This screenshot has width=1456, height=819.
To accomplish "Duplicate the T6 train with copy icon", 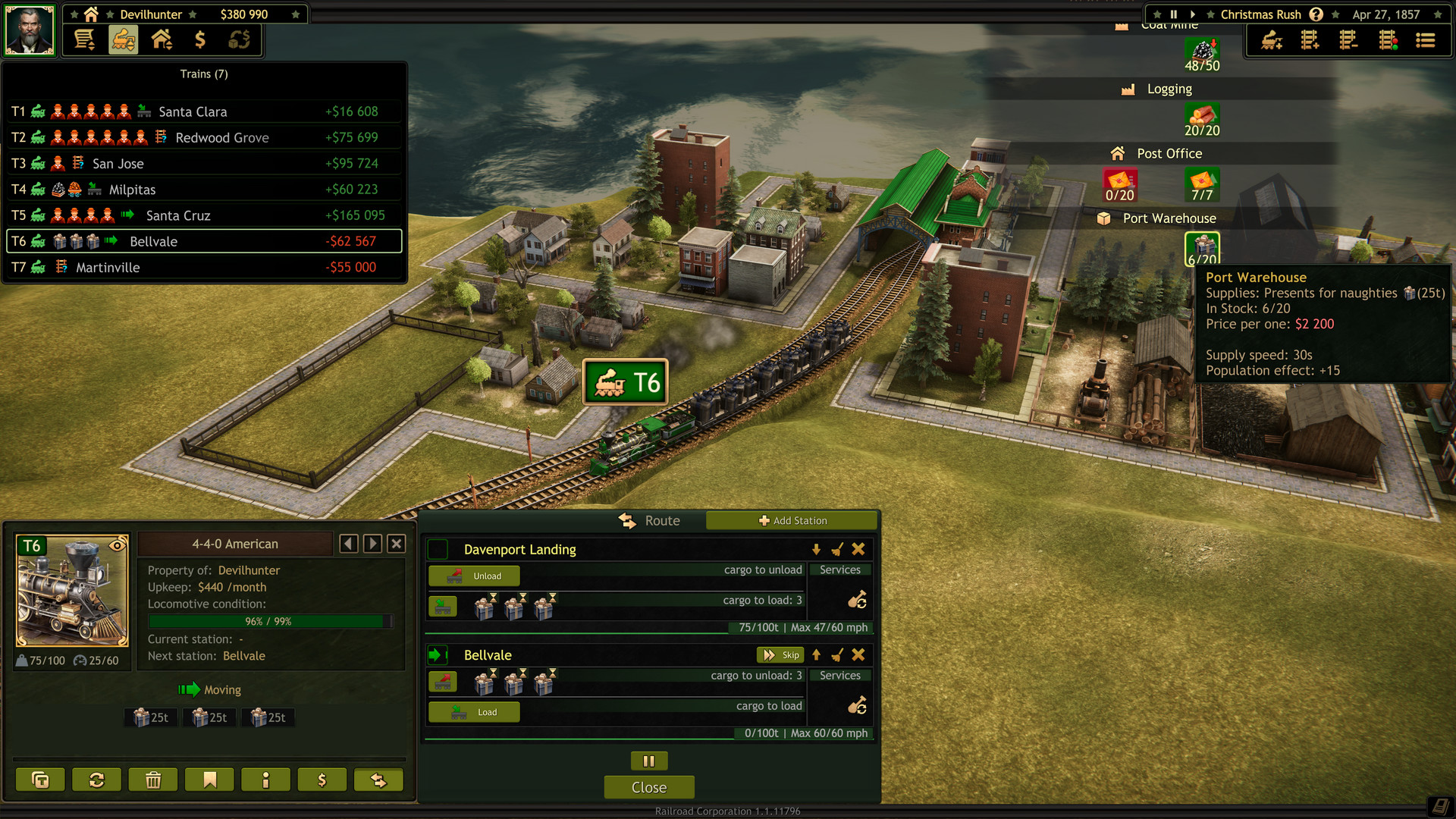I will (x=40, y=779).
